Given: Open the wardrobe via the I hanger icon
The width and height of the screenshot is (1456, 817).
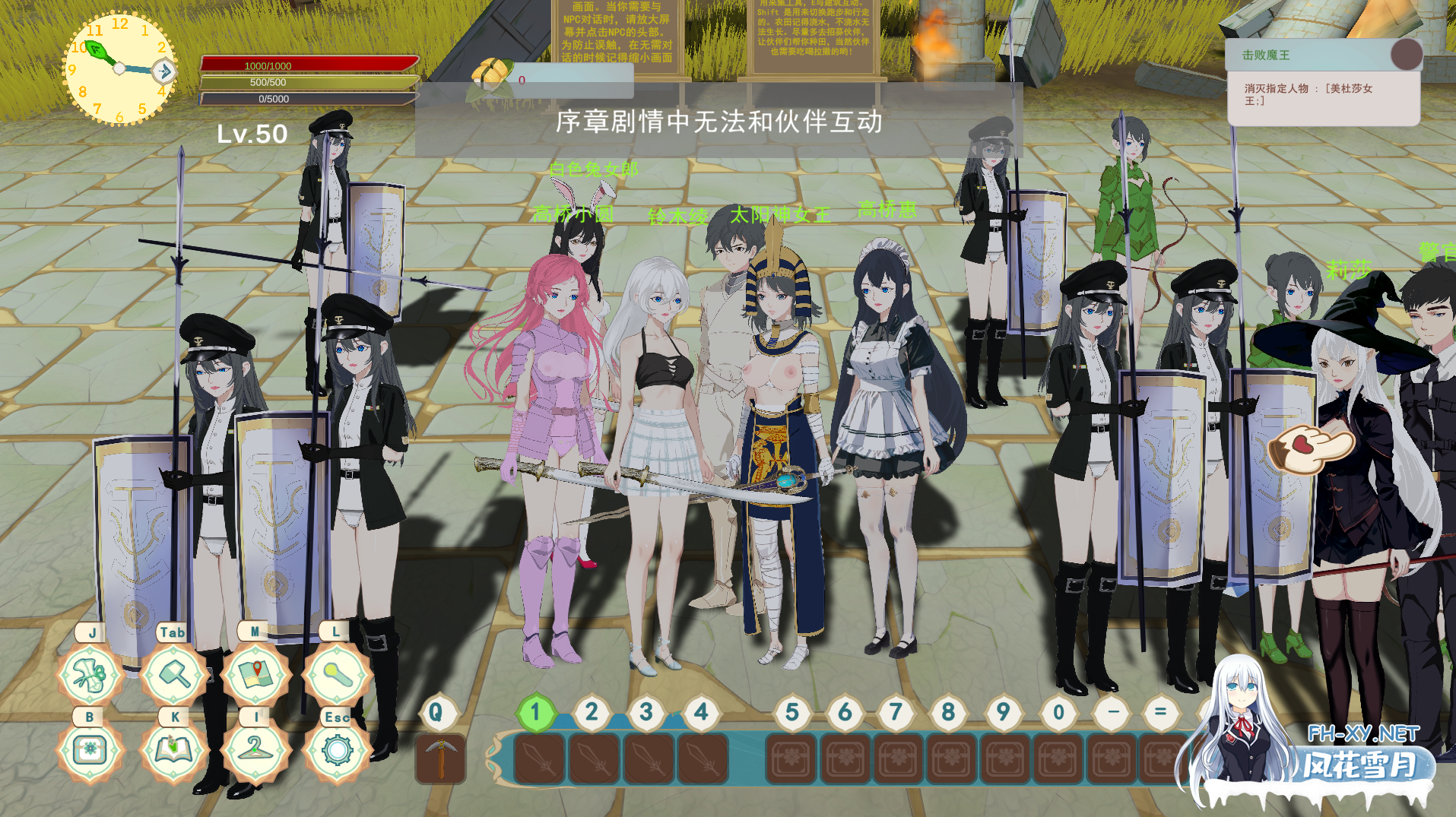Looking at the screenshot, I should point(255,749).
